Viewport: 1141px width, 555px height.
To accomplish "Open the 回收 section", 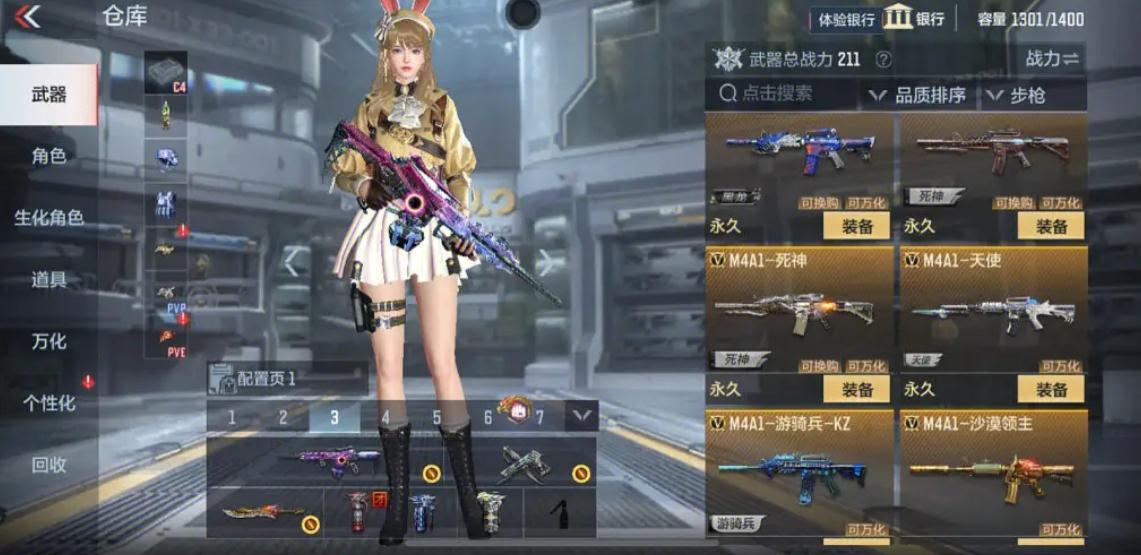I will [x=49, y=465].
